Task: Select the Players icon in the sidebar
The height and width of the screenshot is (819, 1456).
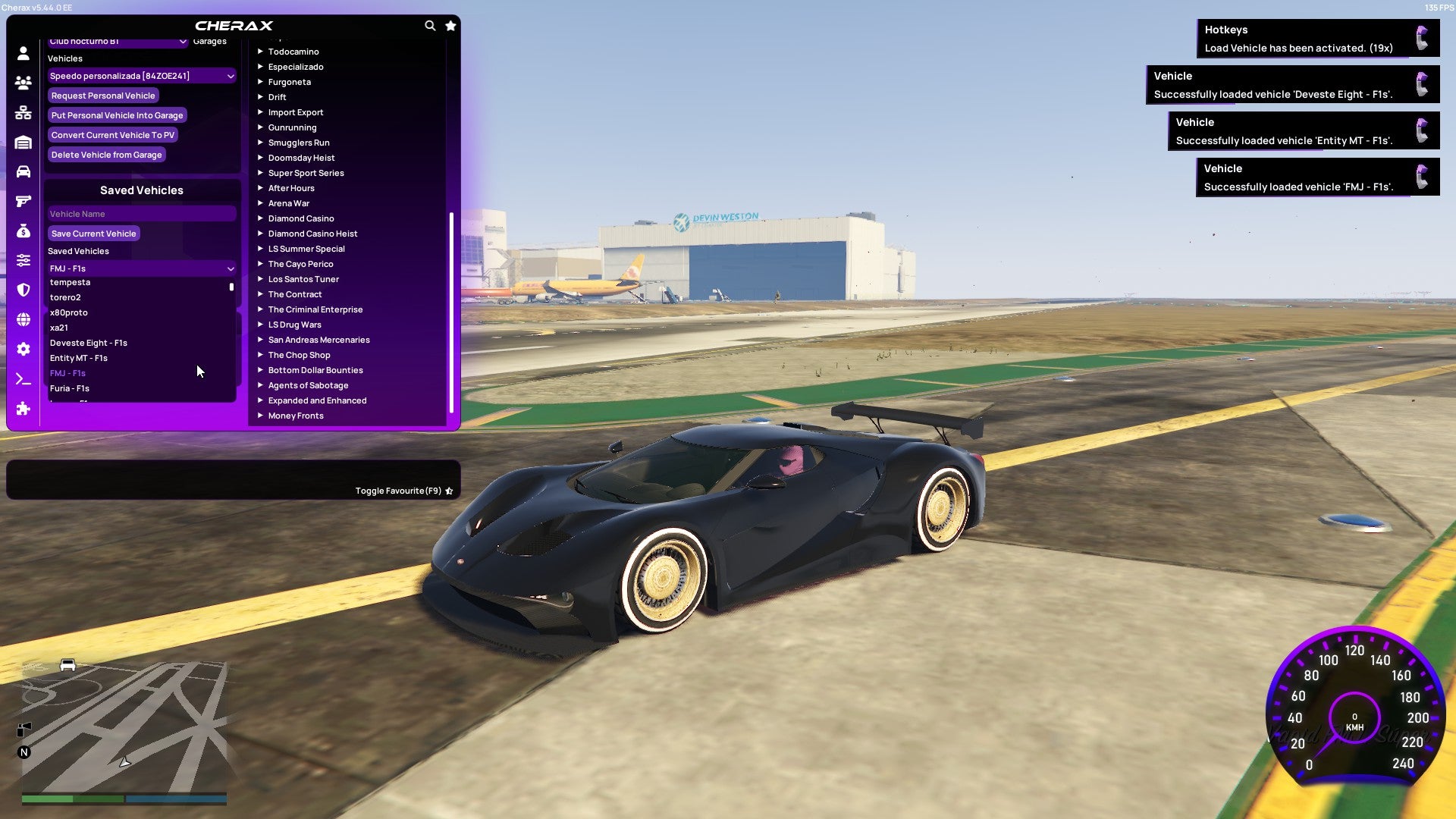Action: (x=23, y=83)
